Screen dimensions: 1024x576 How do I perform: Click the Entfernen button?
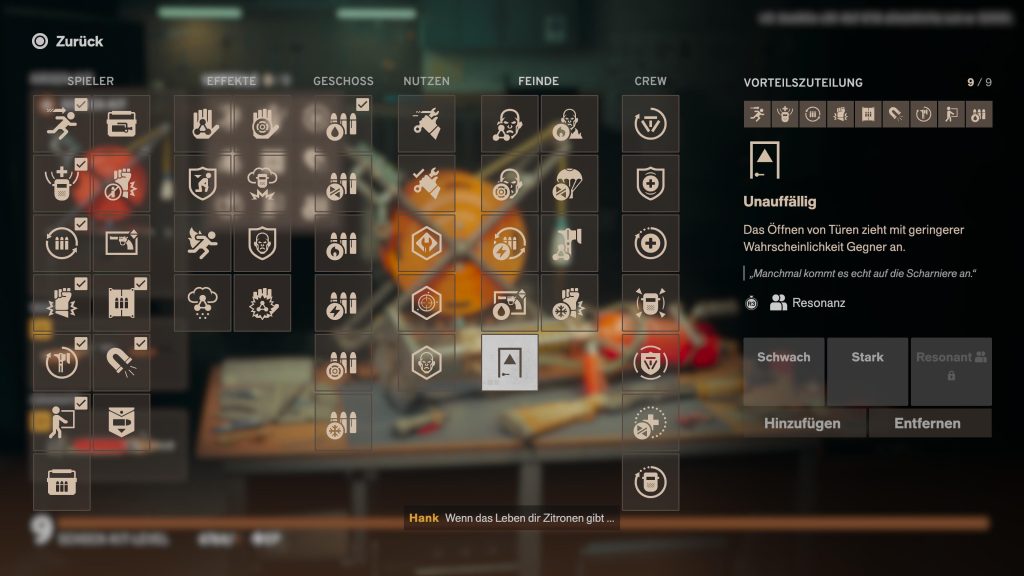(927, 423)
